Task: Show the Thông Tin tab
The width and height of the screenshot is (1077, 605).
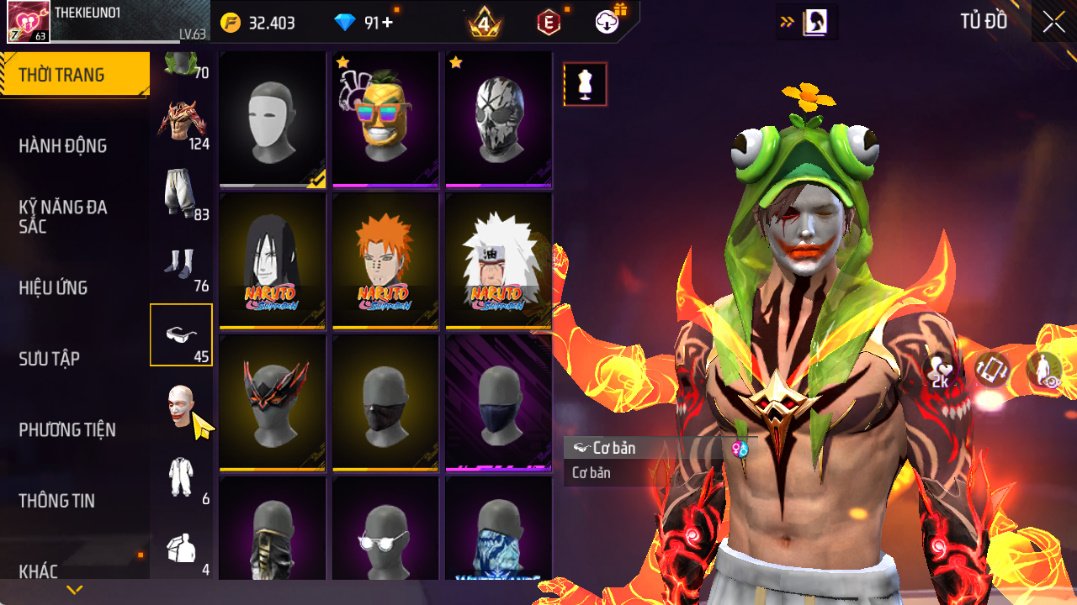Action: click(x=57, y=501)
